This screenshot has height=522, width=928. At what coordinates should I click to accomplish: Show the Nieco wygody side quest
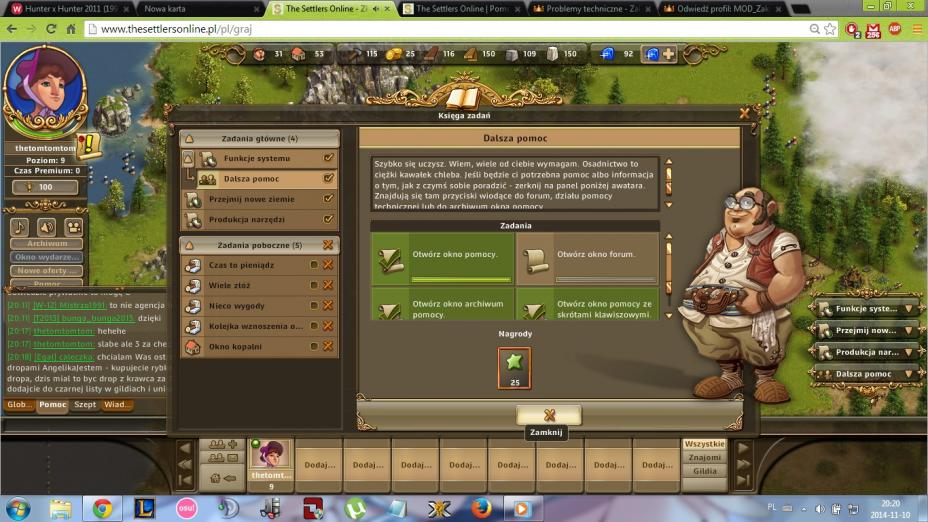pyautogui.click(x=236, y=306)
